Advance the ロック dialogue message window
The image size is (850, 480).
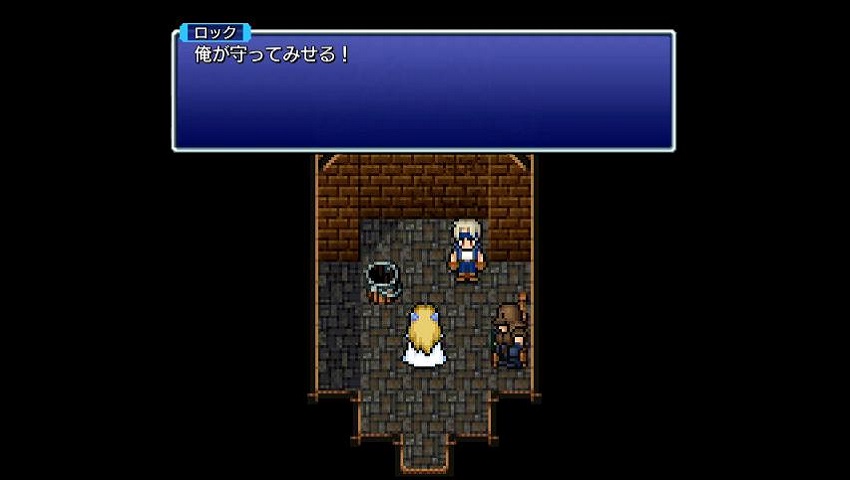click(423, 91)
